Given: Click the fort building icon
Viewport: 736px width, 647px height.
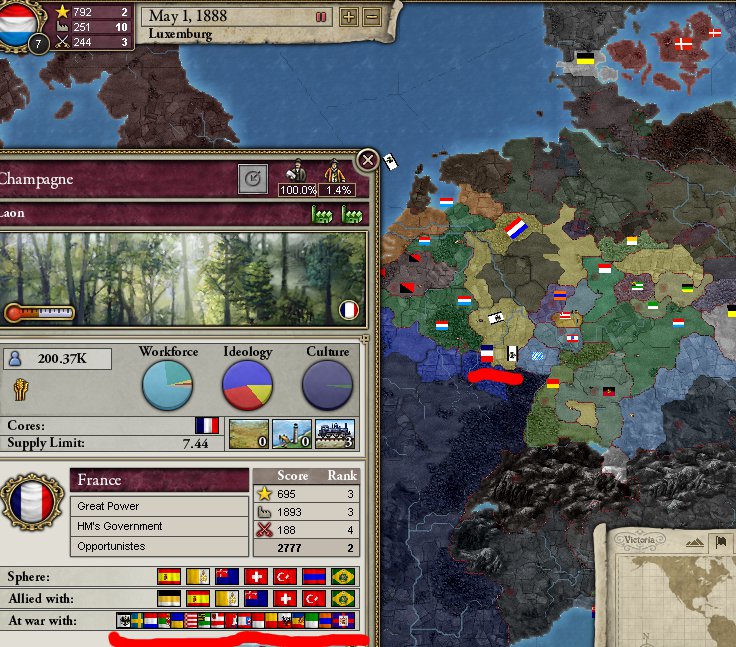Looking at the screenshot, I should 247,434.
